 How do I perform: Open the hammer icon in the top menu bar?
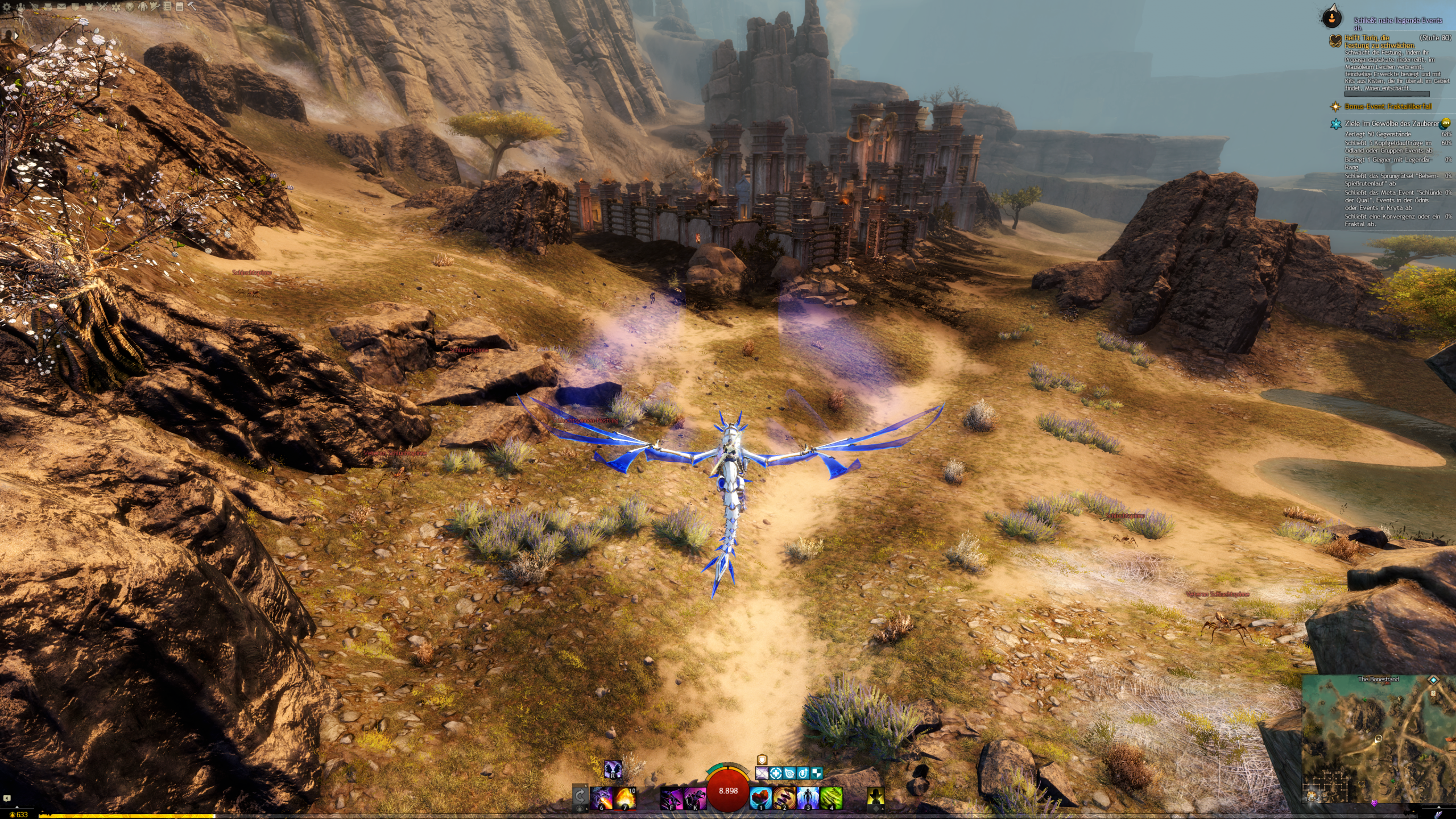(192, 7)
